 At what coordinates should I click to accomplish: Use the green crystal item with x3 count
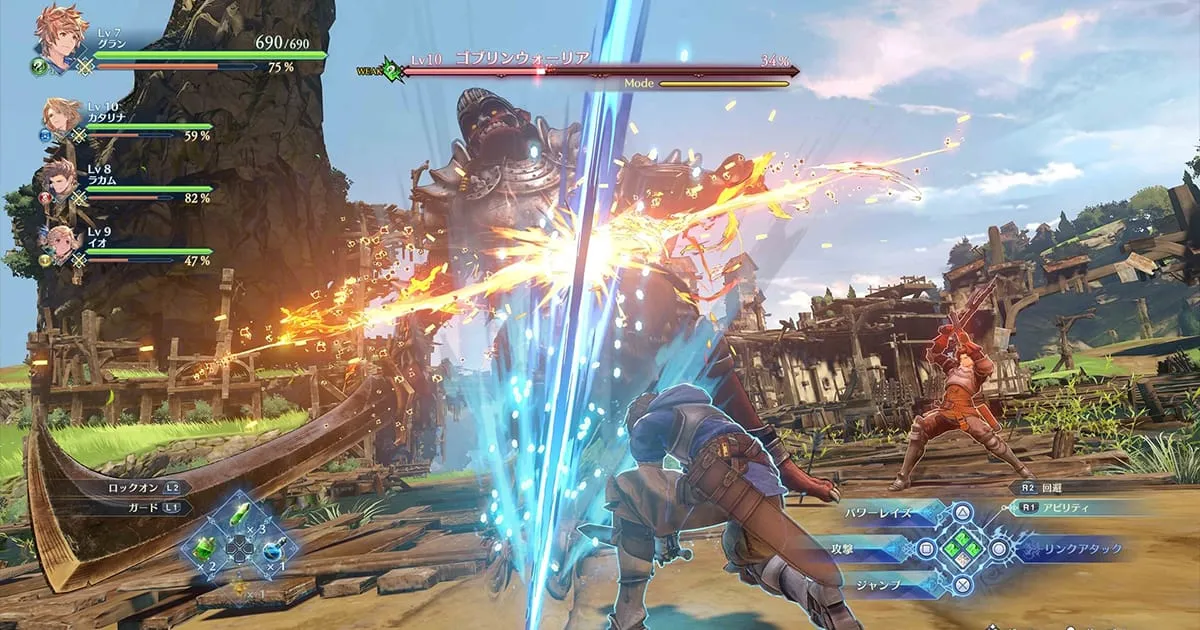[241, 516]
